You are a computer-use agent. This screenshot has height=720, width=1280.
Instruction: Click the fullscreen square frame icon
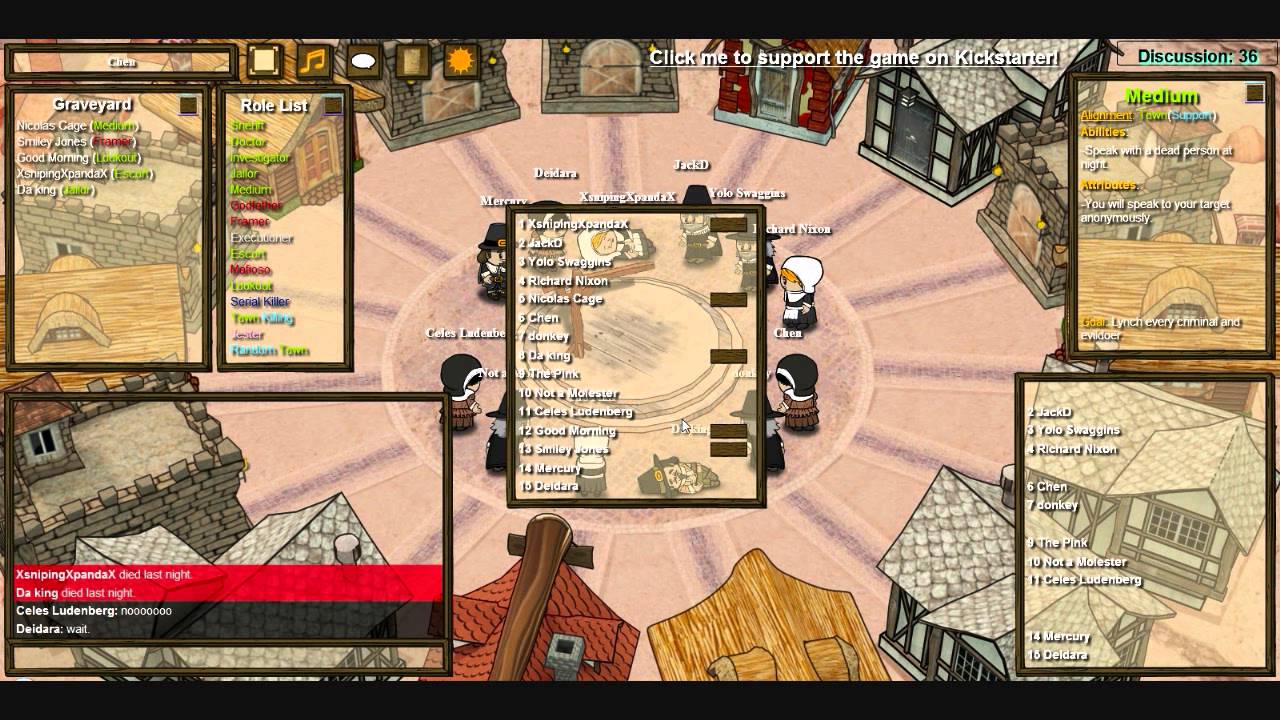click(x=264, y=61)
